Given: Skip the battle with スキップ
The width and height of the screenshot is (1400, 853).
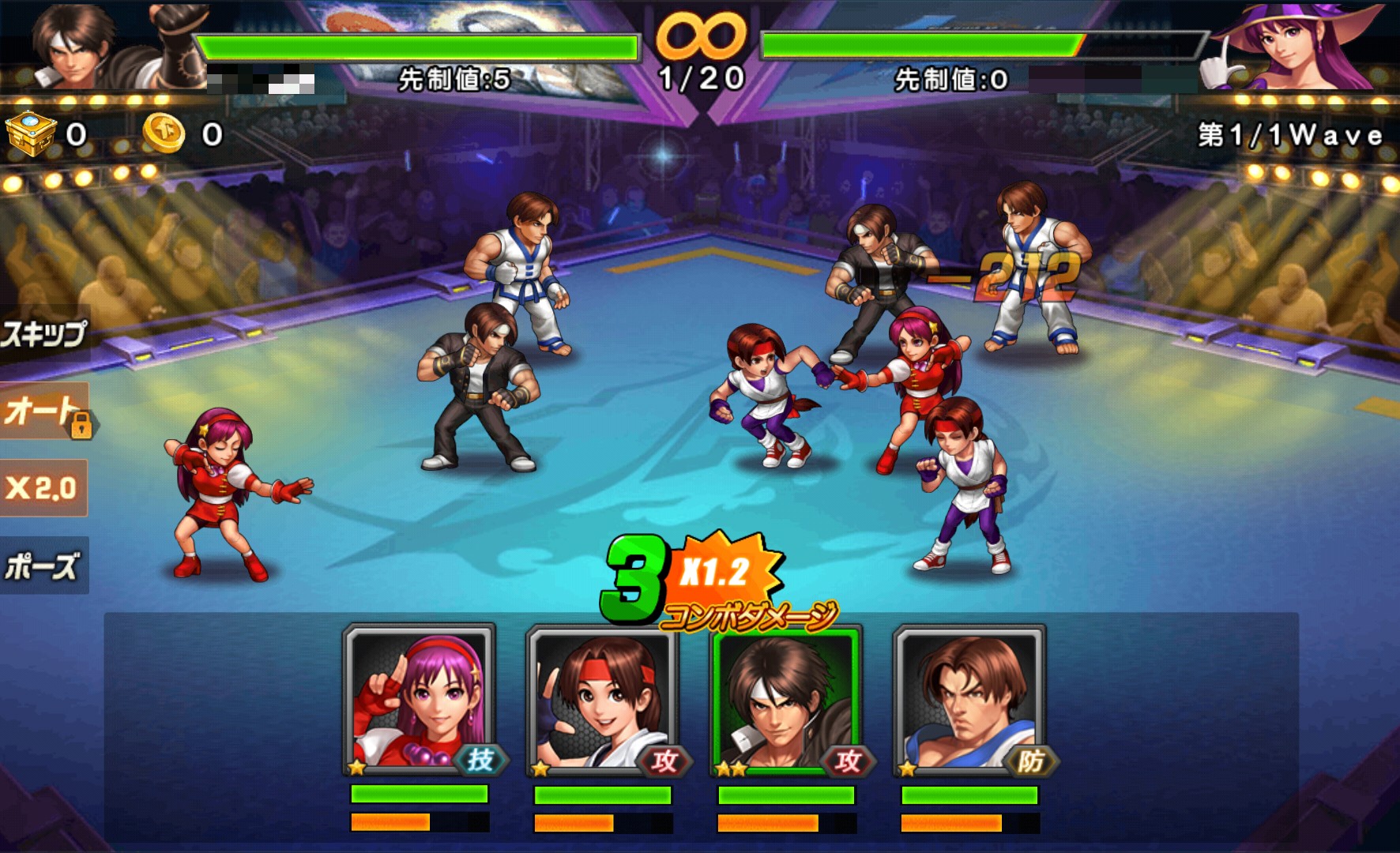Looking at the screenshot, I should pyautogui.click(x=43, y=334).
